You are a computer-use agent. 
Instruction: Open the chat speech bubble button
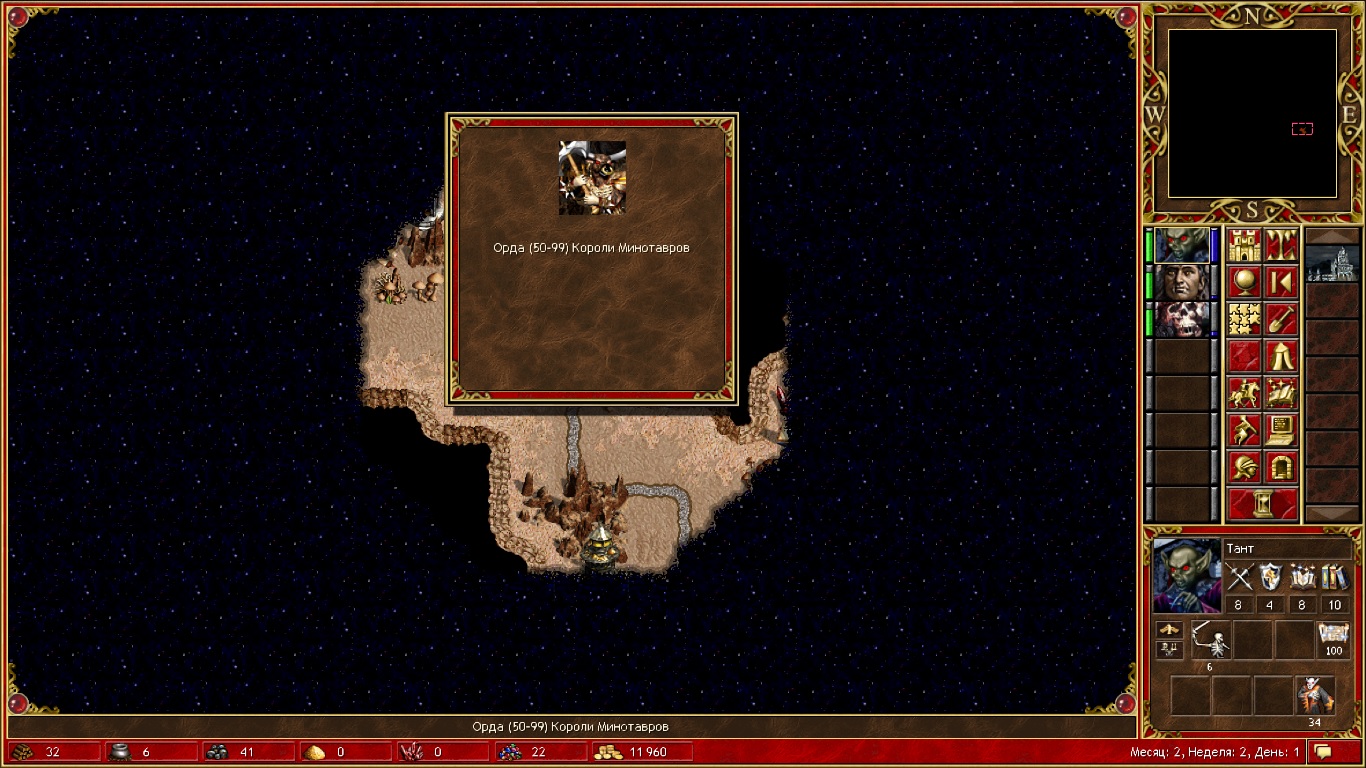pos(1324,752)
